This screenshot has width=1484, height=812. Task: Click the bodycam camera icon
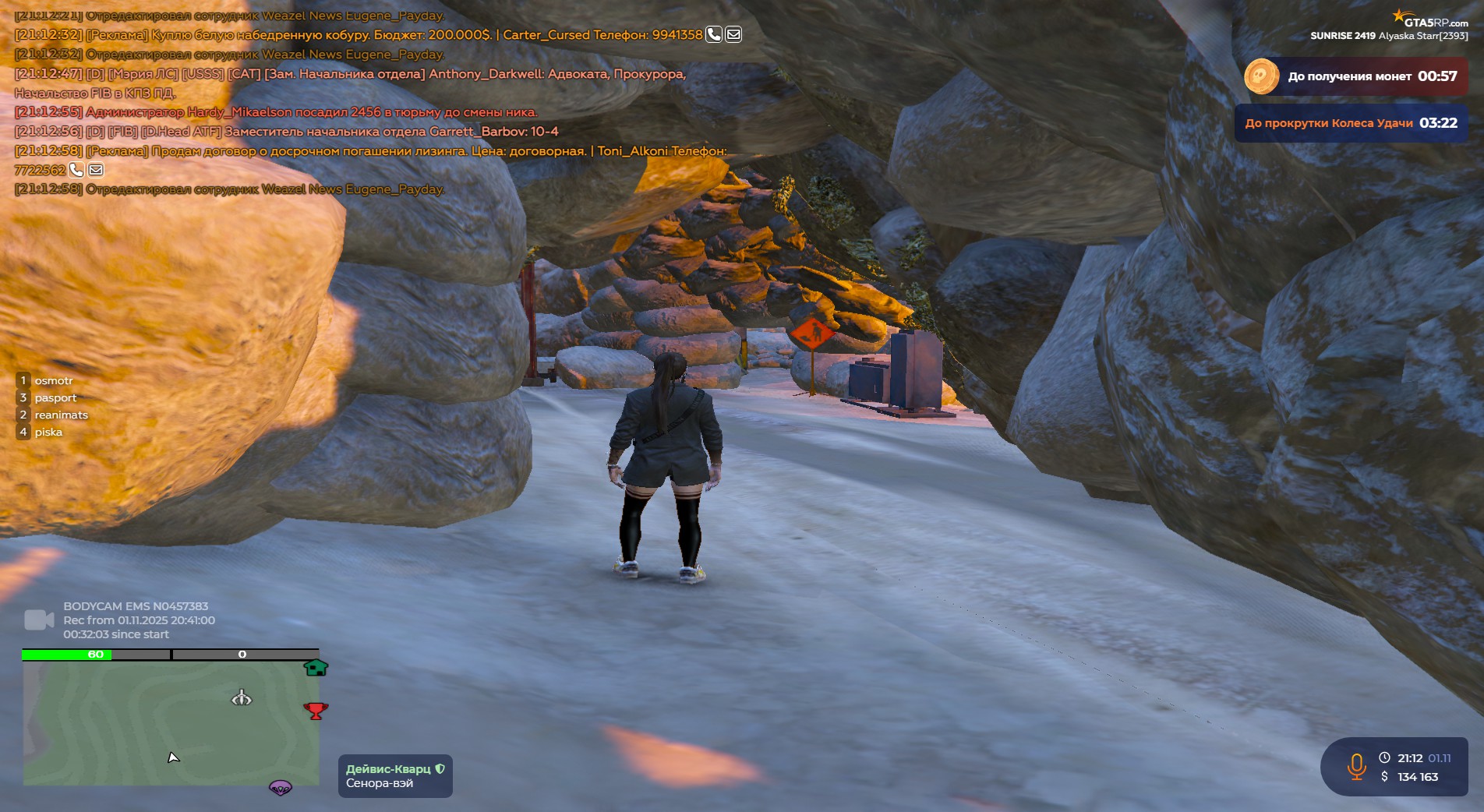[x=39, y=620]
